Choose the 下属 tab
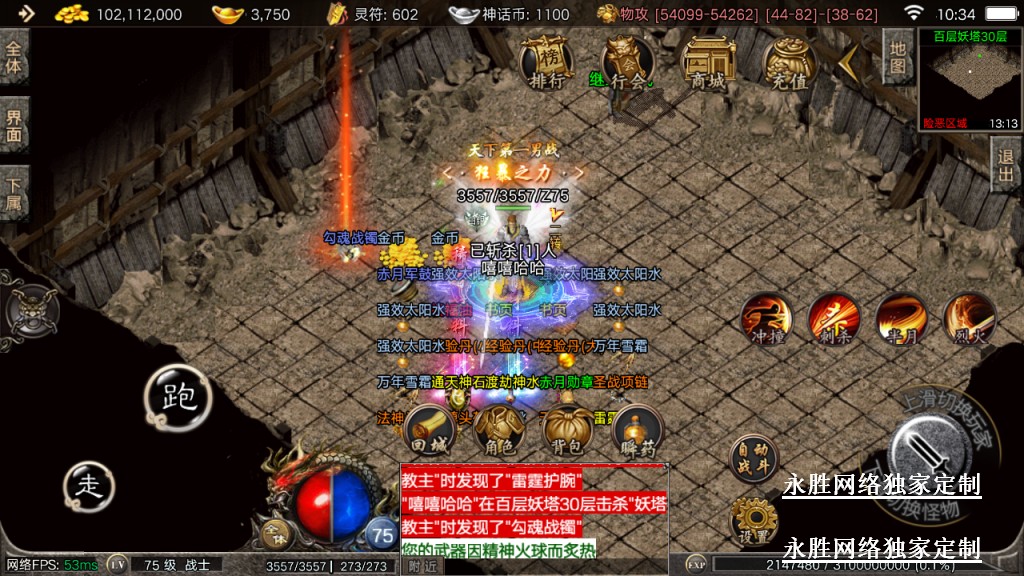Image resolution: width=1024 pixels, height=576 pixels. point(14,192)
